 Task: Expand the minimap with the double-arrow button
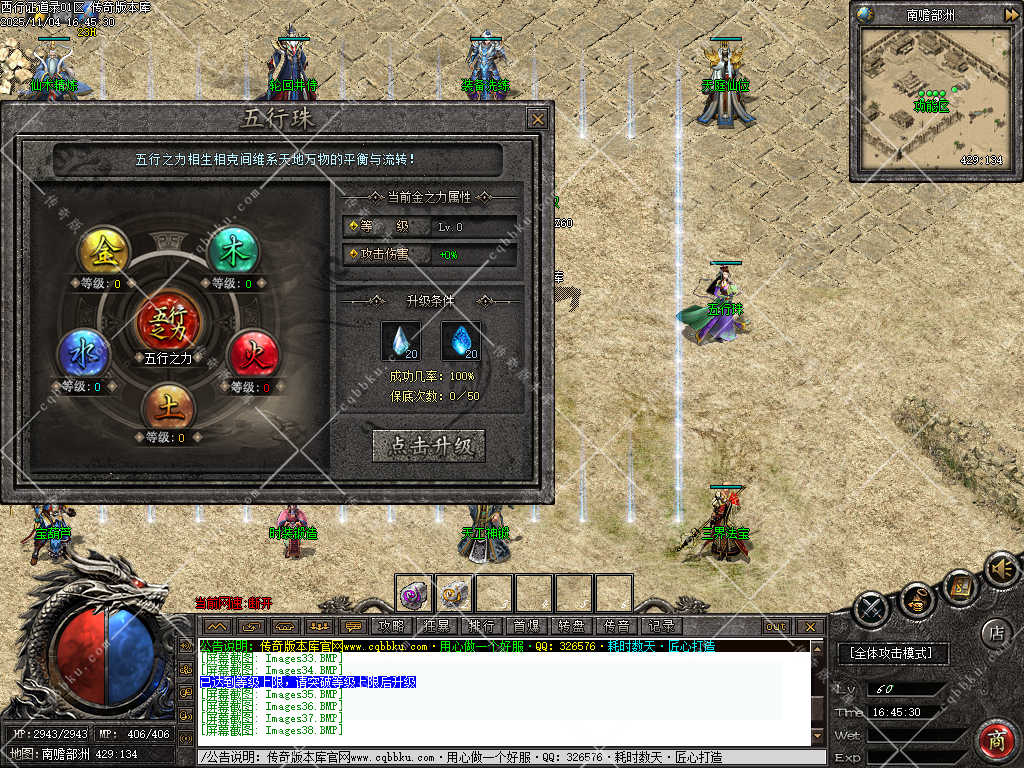click(1011, 14)
